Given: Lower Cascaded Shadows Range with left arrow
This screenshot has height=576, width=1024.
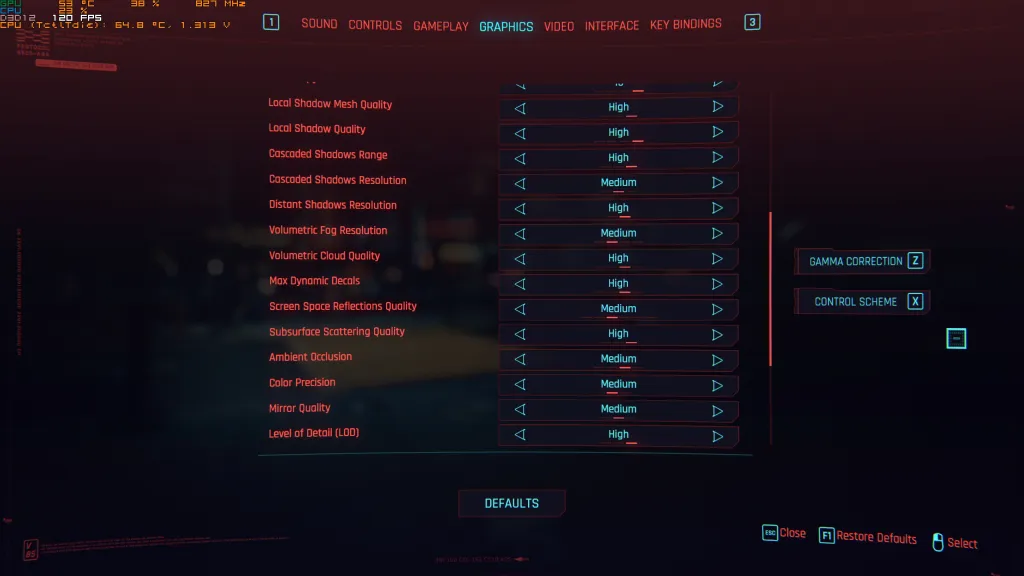Looking at the screenshot, I should point(520,158).
